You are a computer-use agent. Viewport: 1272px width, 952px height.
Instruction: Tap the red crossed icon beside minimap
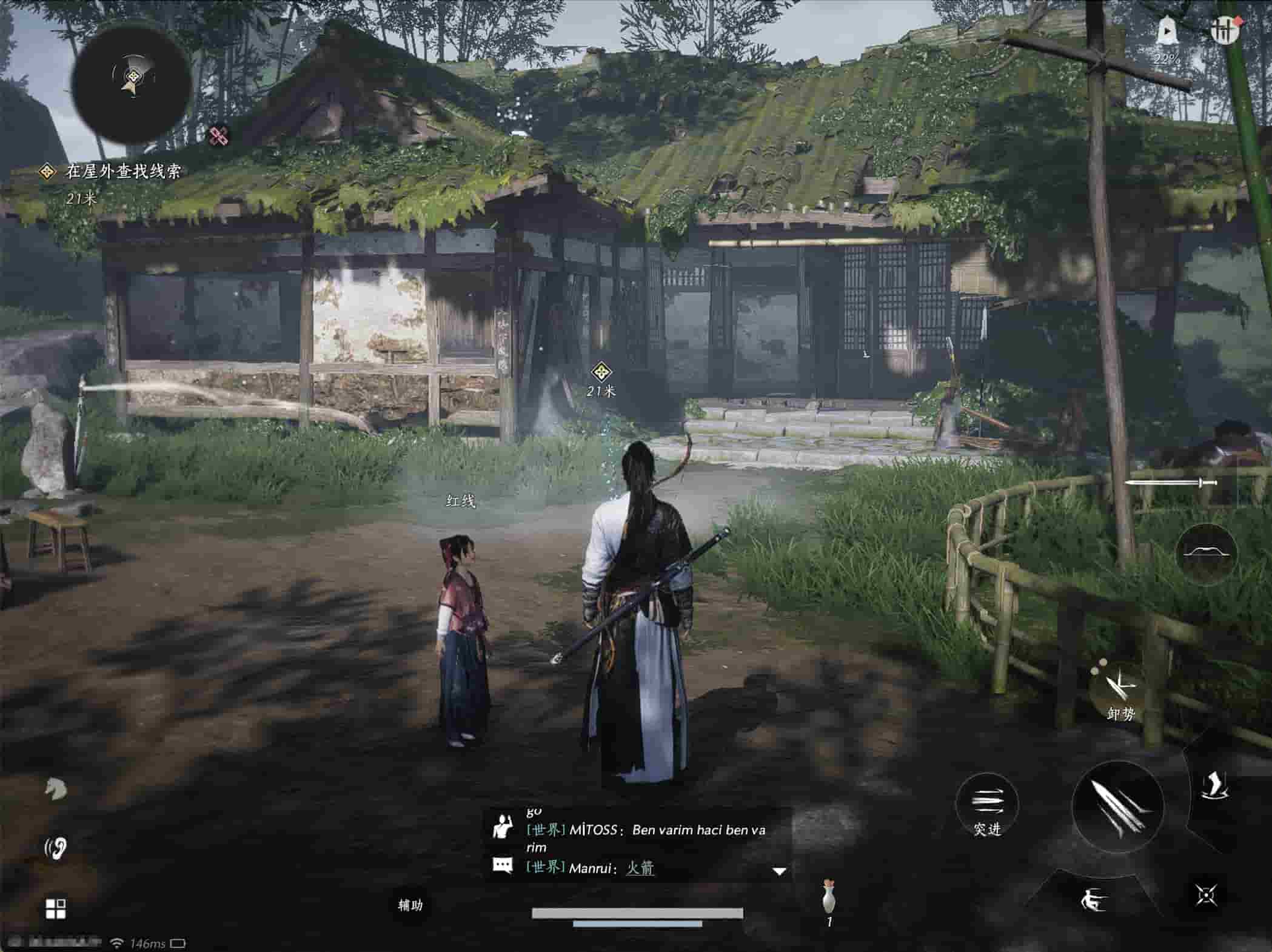218,136
